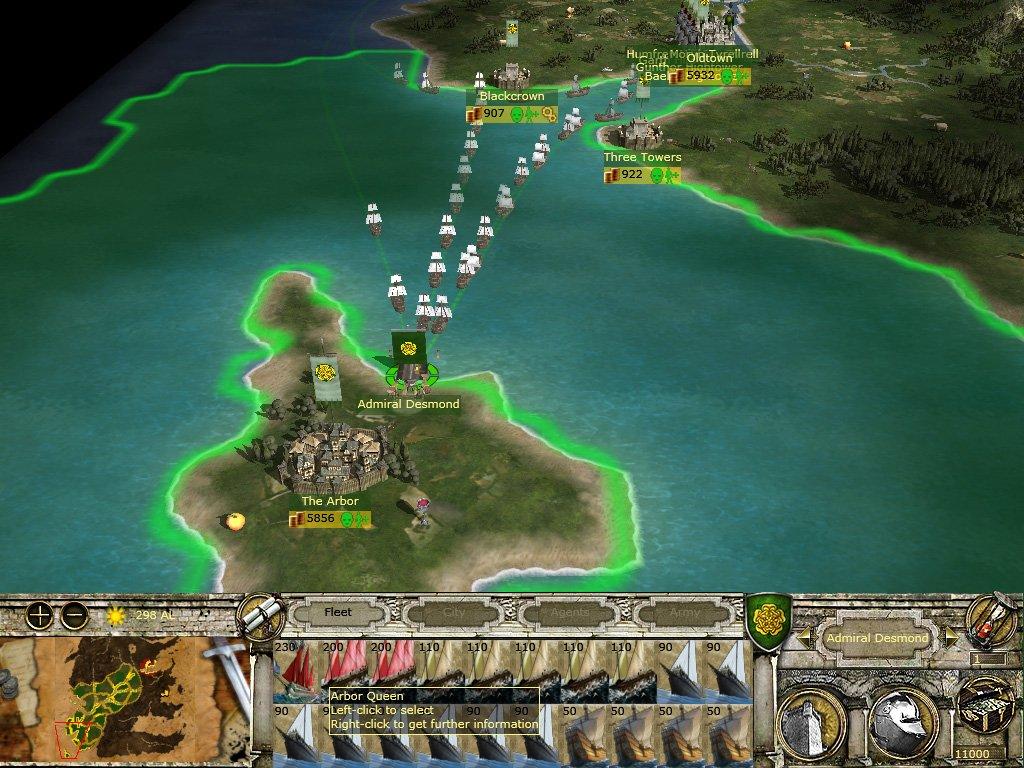
Task: Click the Admiral Desmond name plate
Action: point(877,638)
